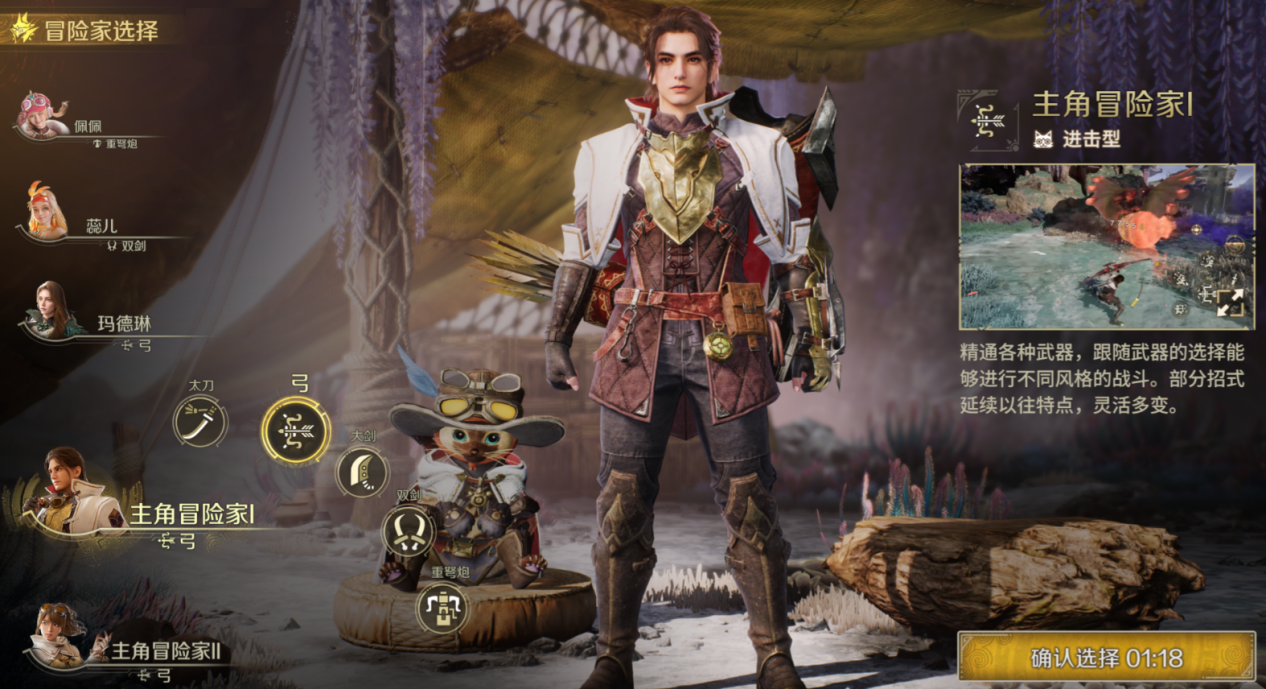Select the 重弩炮 weapon icon
Viewport: 1266px width, 689px height.
[443, 607]
